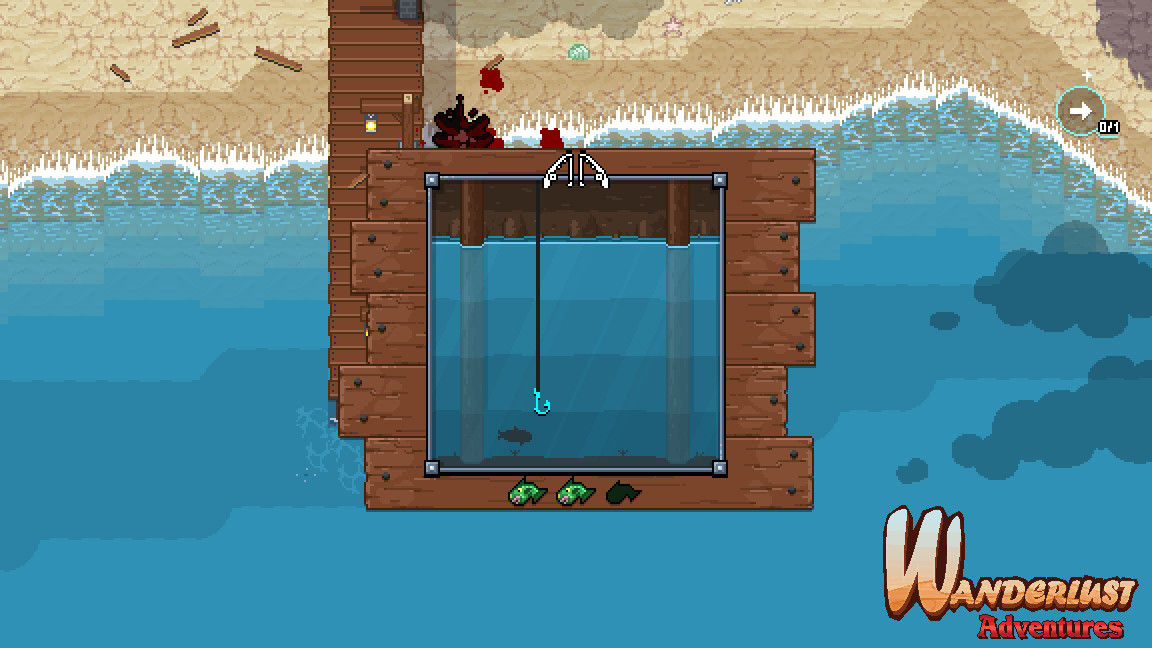Click the circled arrow objective tracker icon

(1080, 111)
